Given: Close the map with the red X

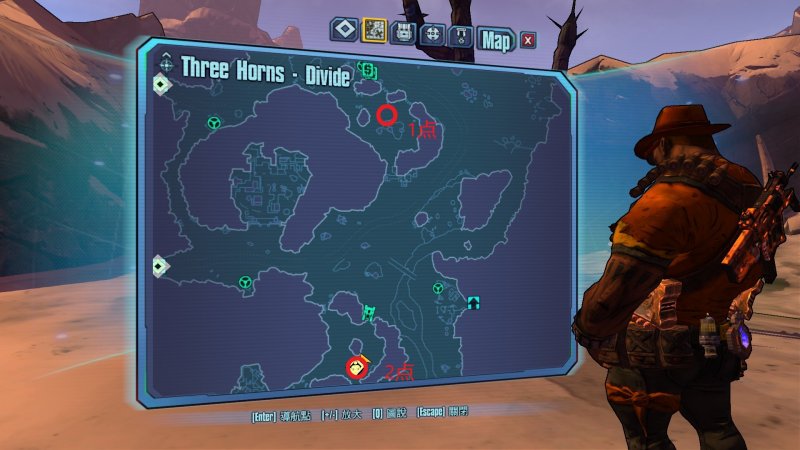Looking at the screenshot, I should click(527, 40).
